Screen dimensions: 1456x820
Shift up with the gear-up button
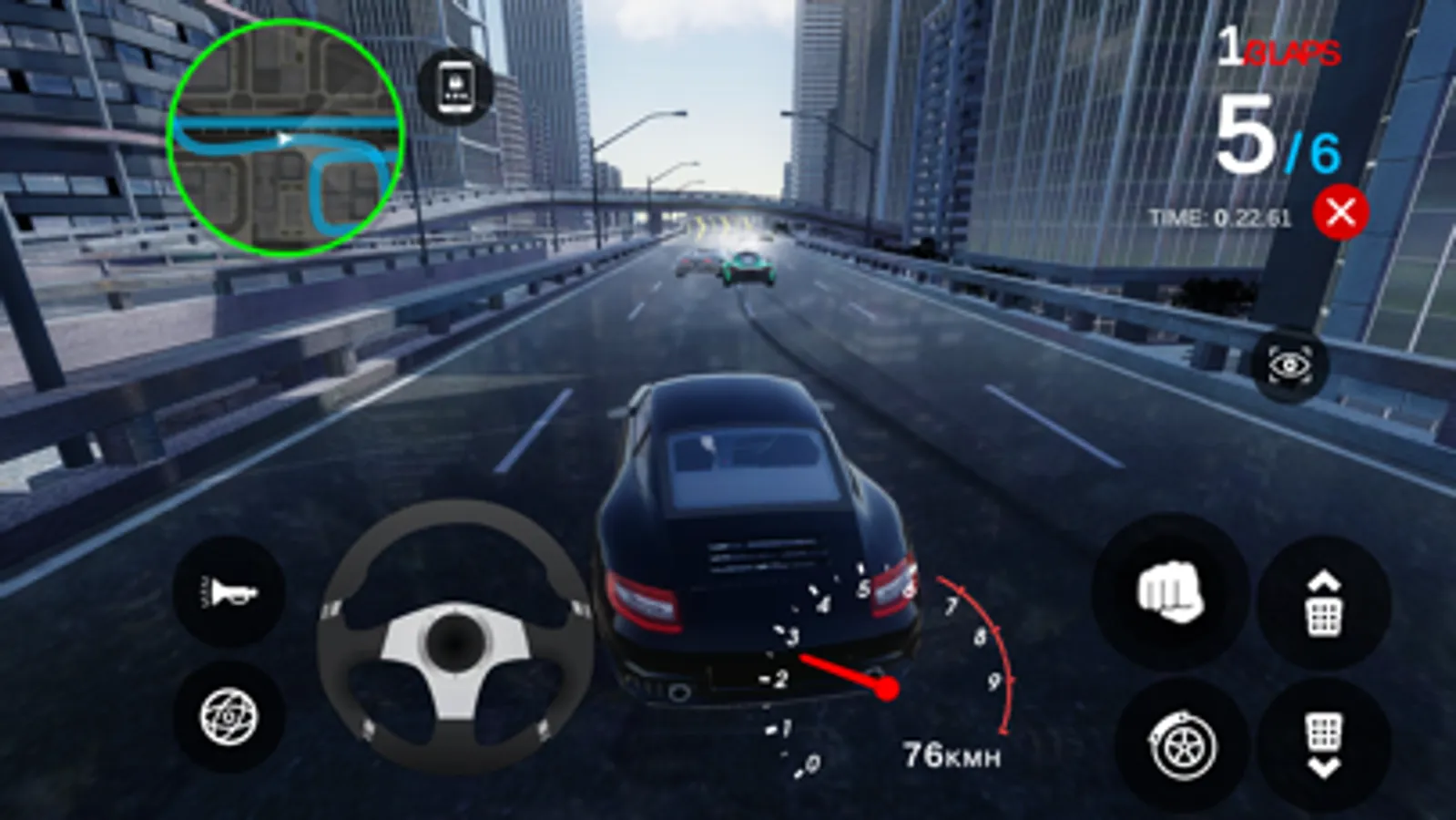click(1324, 604)
